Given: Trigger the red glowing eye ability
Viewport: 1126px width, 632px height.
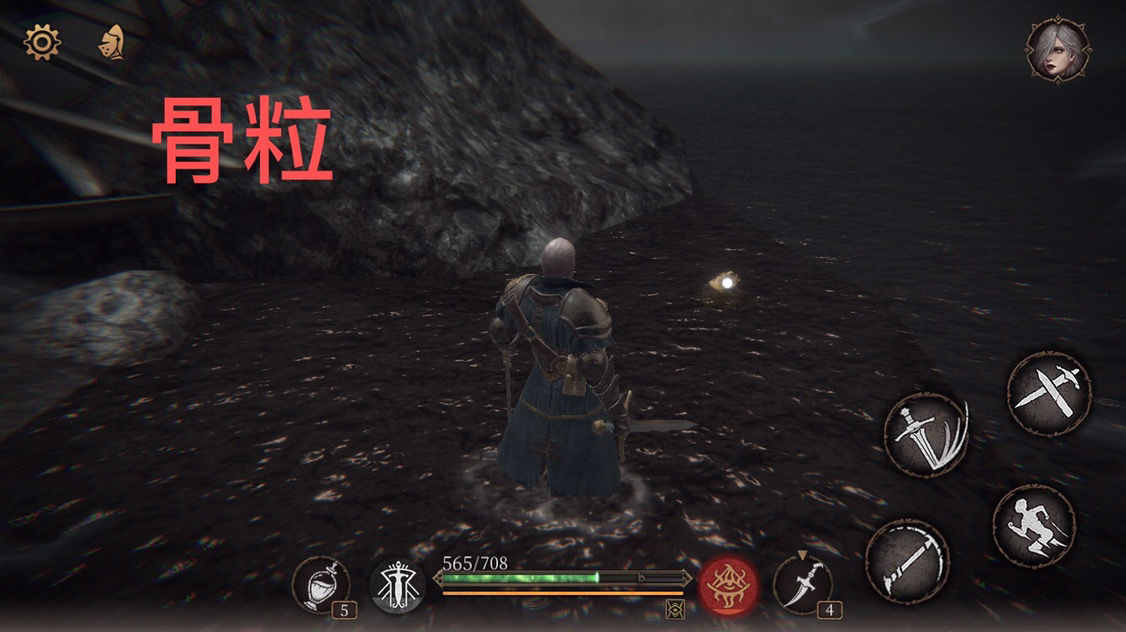Looking at the screenshot, I should click(x=728, y=584).
